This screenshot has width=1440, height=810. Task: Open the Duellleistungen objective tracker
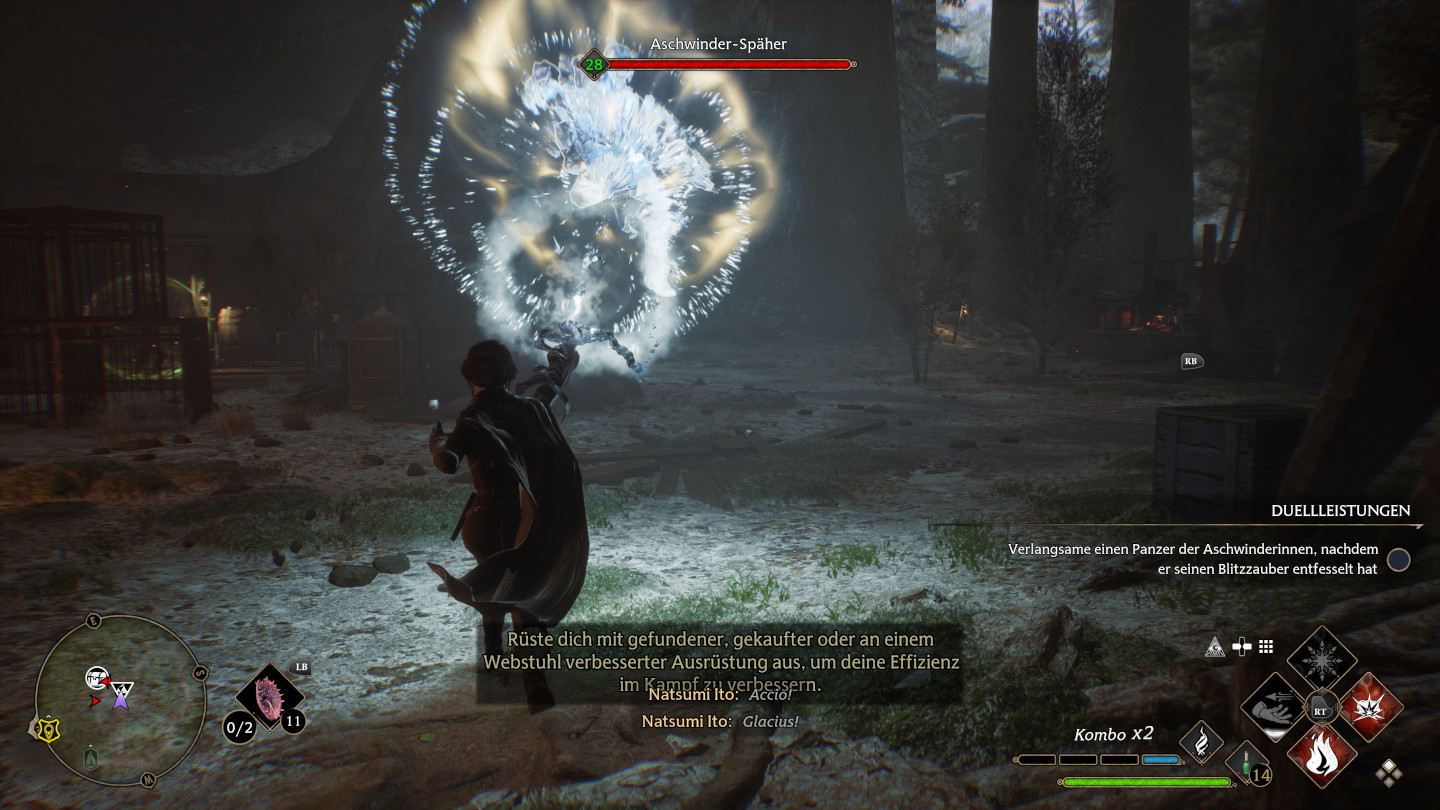[1340, 511]
